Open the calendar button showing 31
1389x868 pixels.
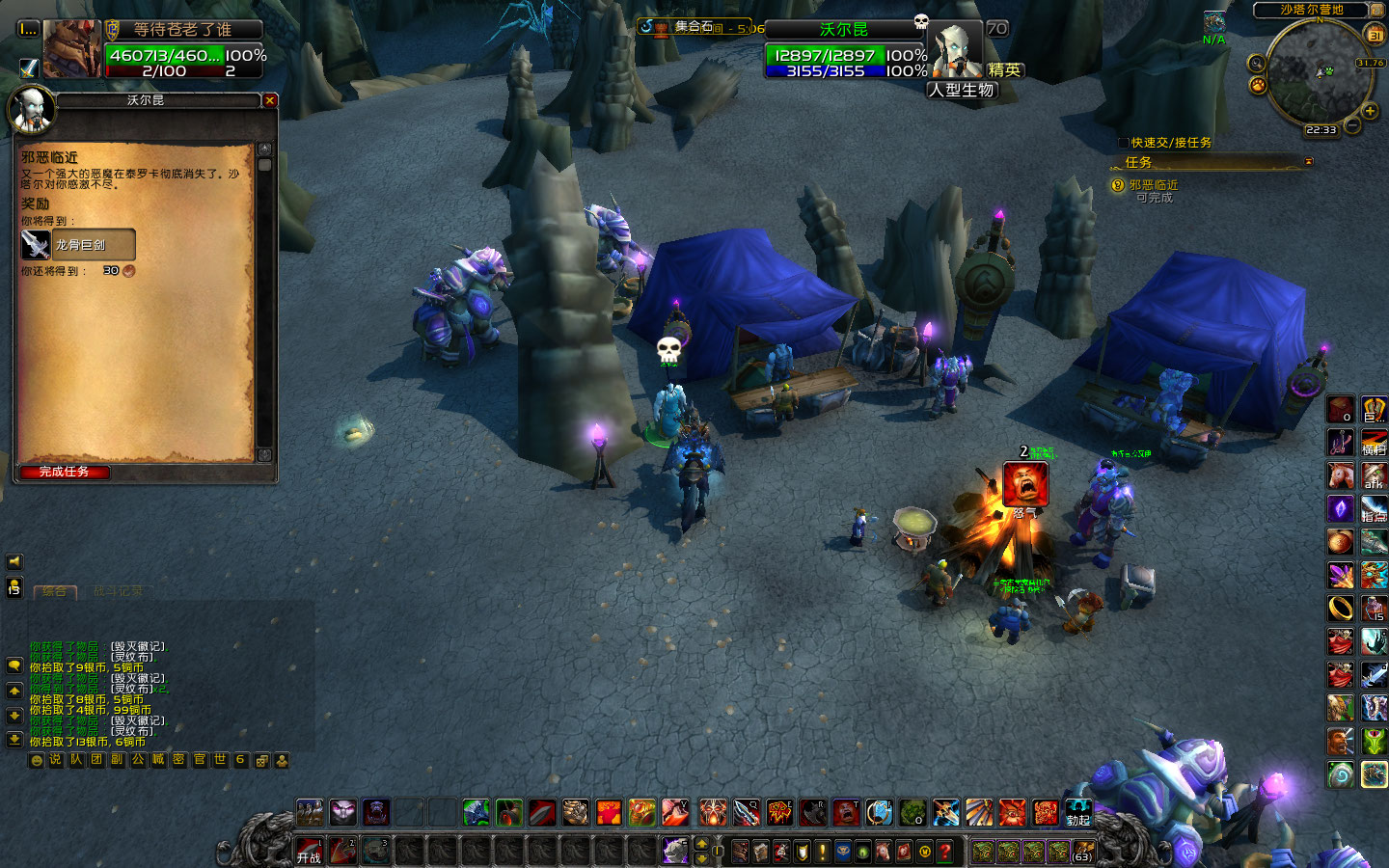(1375, 35)
